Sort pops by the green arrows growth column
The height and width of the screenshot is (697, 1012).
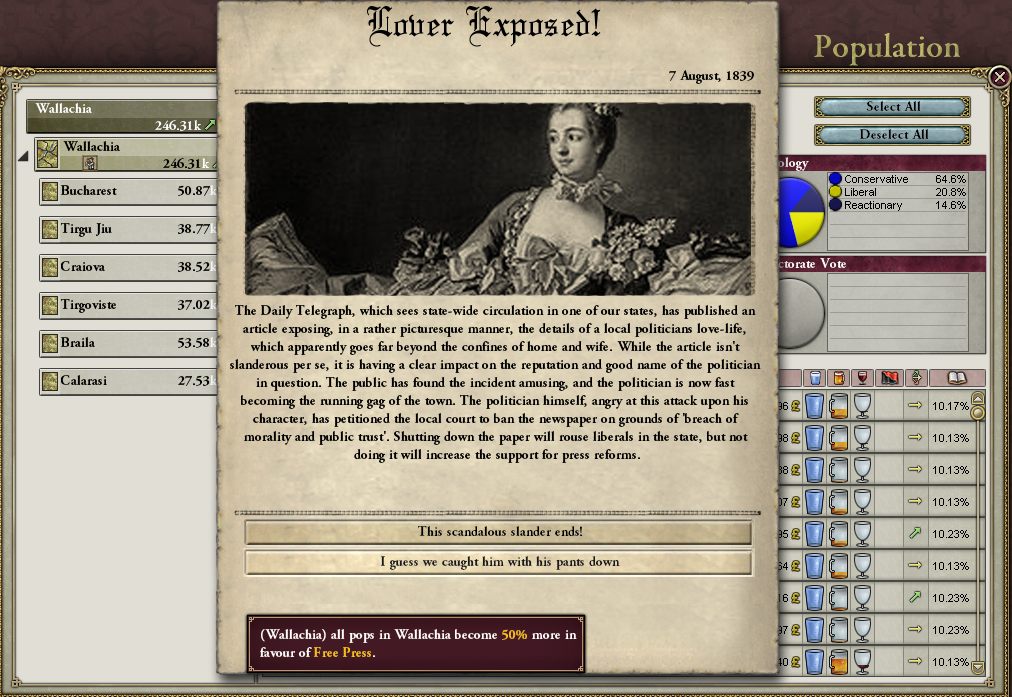click(x=915, y=378)
